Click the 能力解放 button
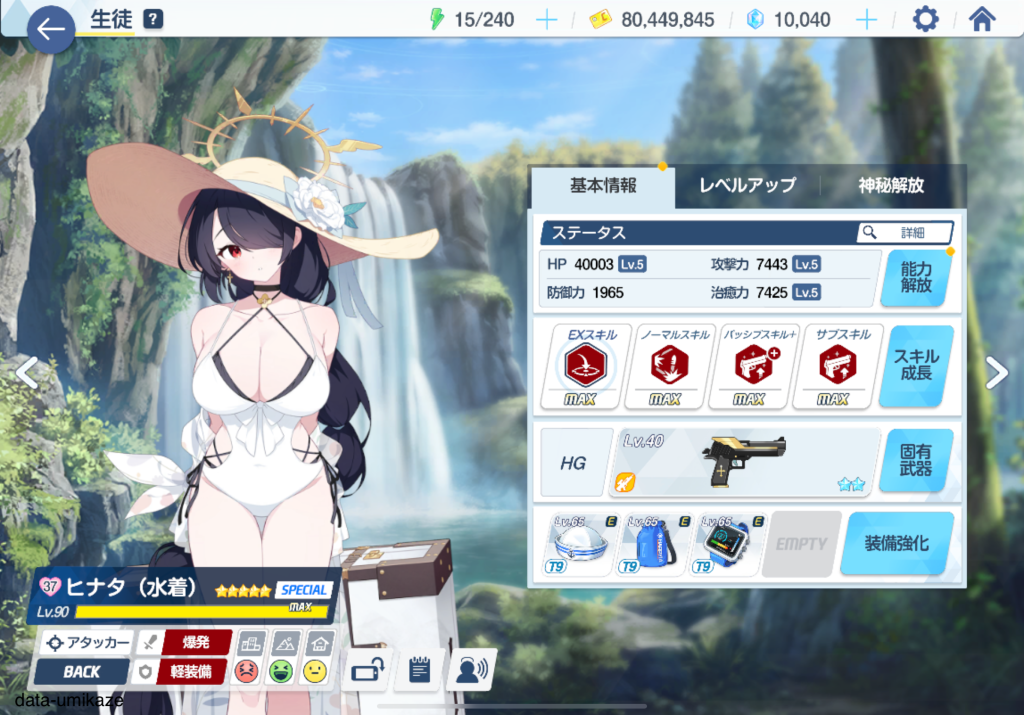Screen dimensions: 1024x715 (916, 277)
